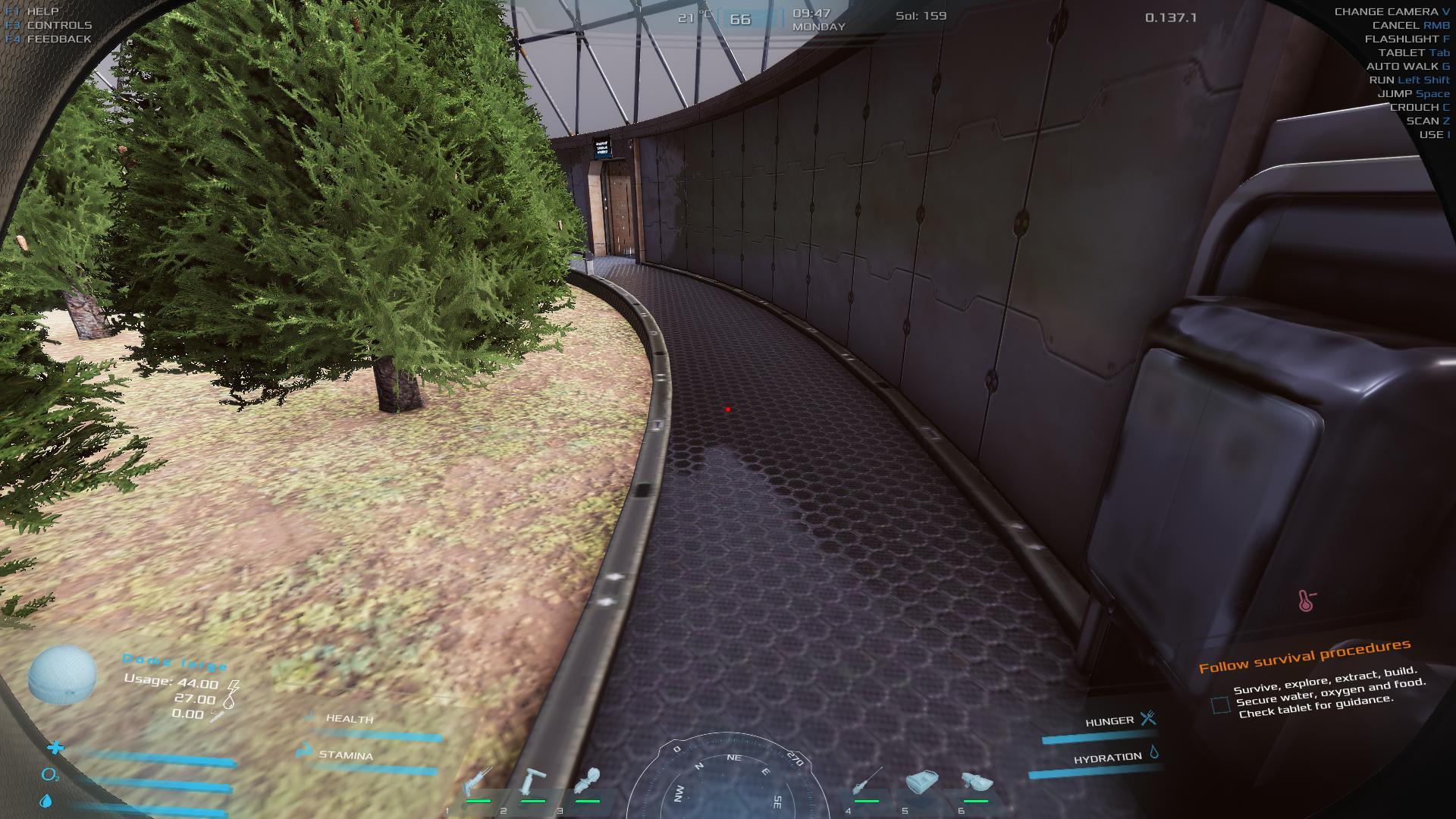Click the pink thermometer warning icon
This screenshot has width=1456, height=819.
pos(1306,601)
